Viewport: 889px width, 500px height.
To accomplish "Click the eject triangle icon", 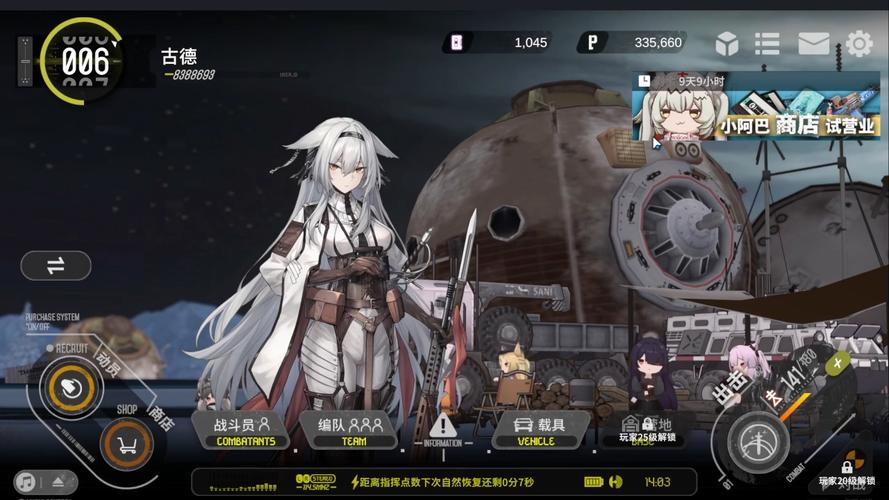I will [x=59, y=482].
